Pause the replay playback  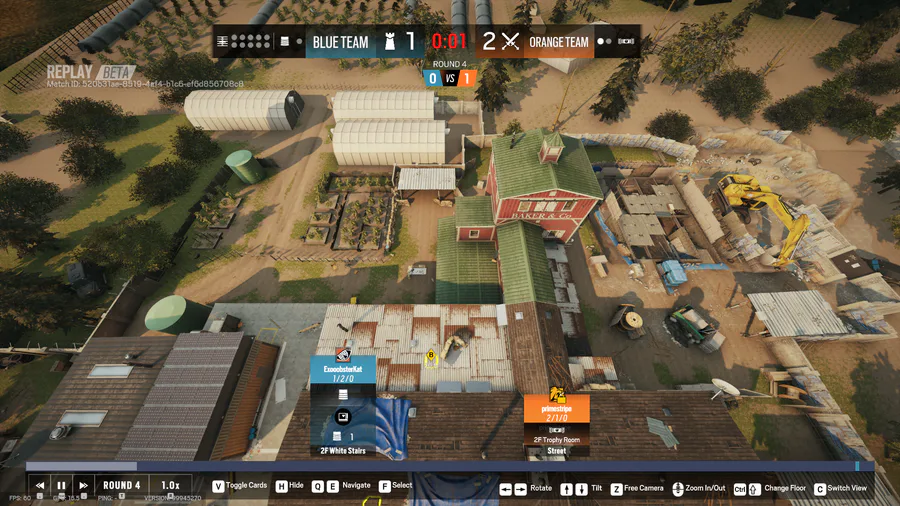tap(62, 486)
